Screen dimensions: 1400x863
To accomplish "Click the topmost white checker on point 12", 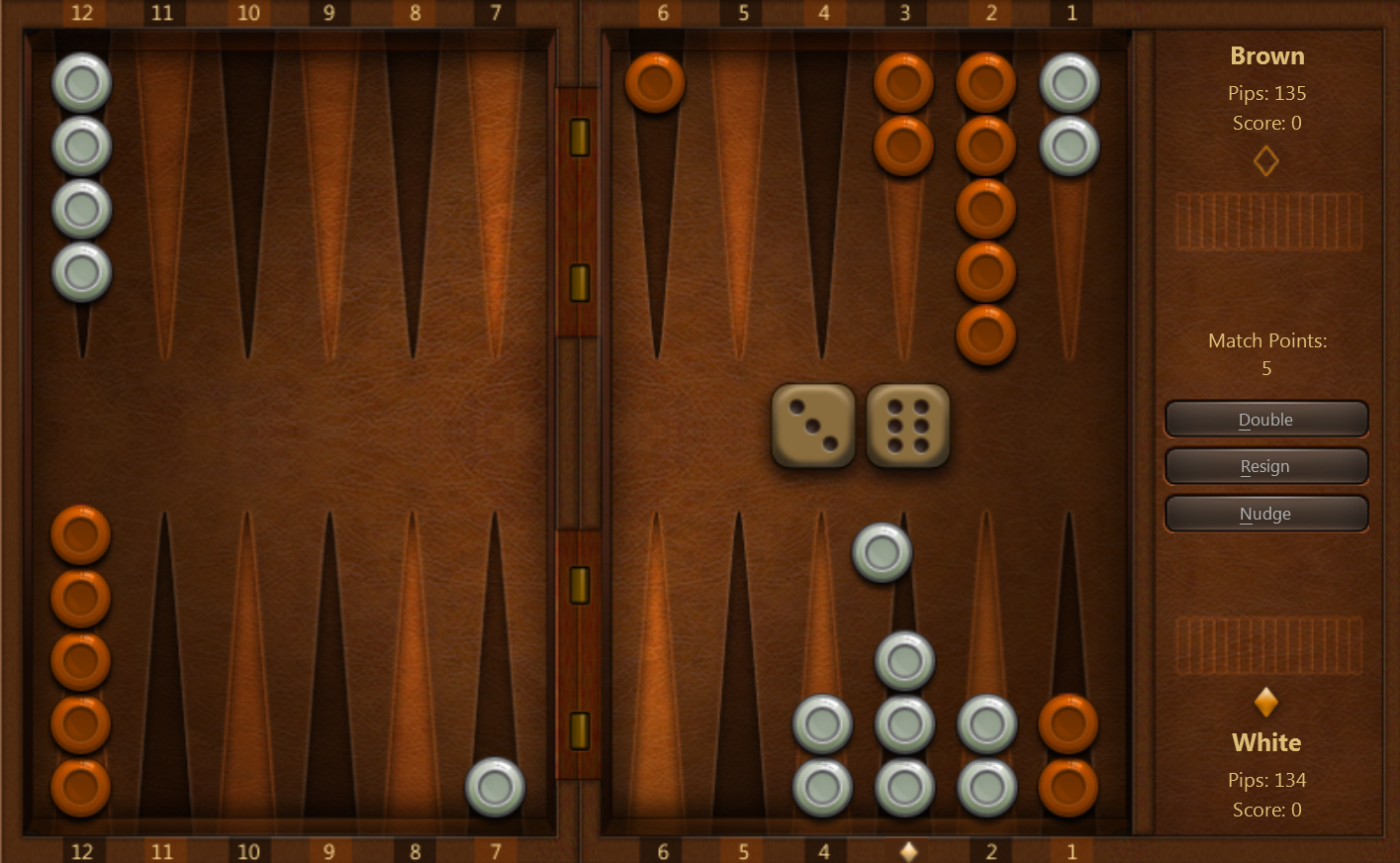I will pos(81,84).
